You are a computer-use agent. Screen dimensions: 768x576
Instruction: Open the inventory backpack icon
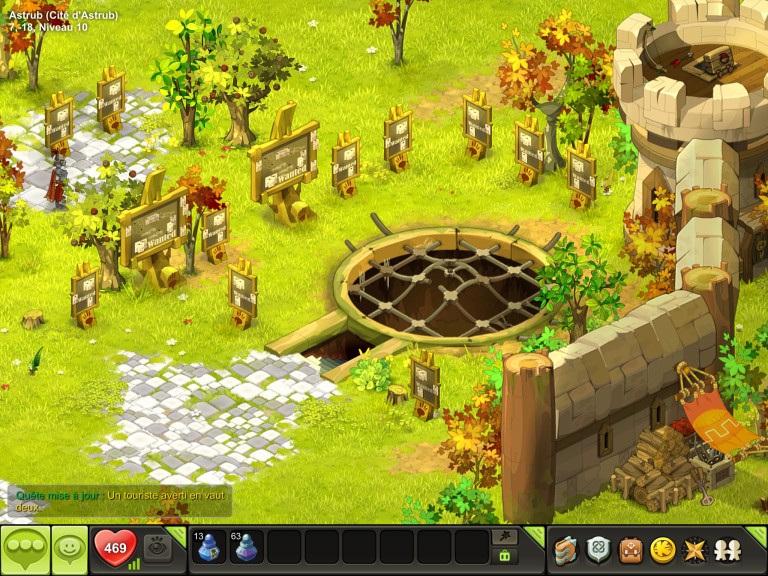[630, 549]
